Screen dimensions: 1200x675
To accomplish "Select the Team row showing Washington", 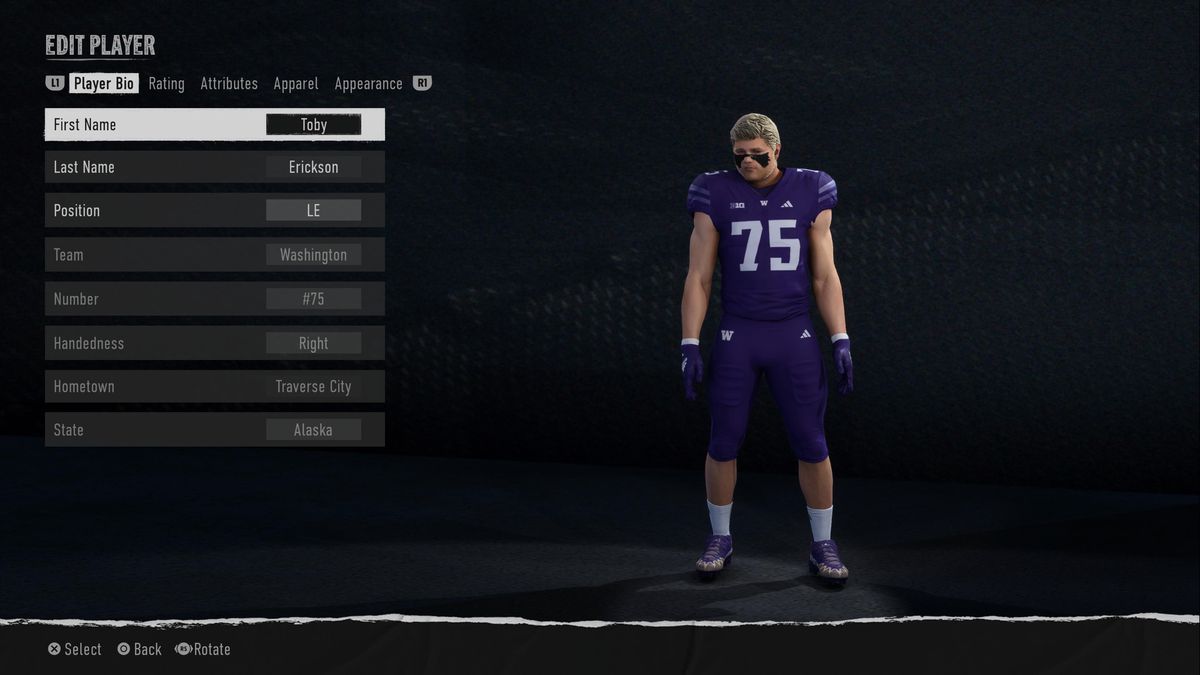I will [215, 255].
